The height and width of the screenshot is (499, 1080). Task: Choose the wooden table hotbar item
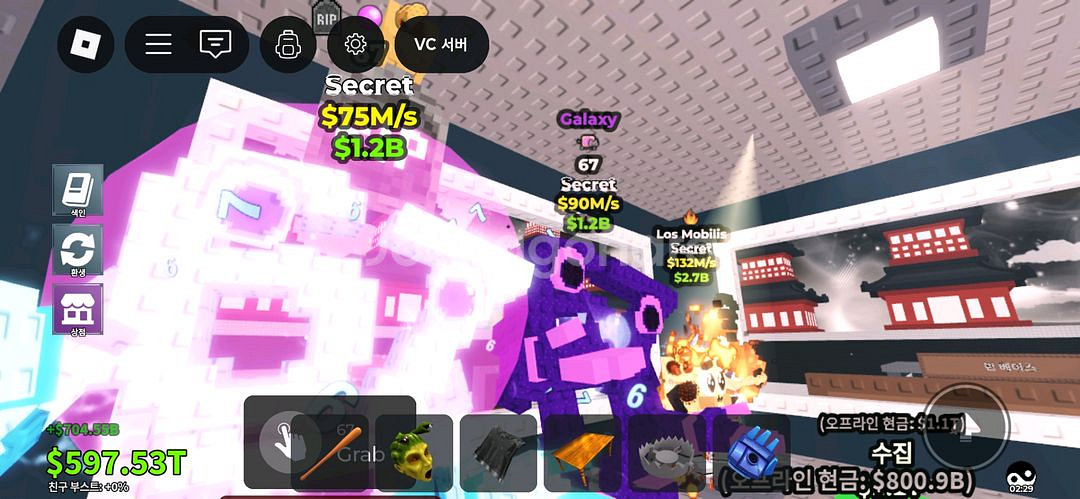[582, 452]
